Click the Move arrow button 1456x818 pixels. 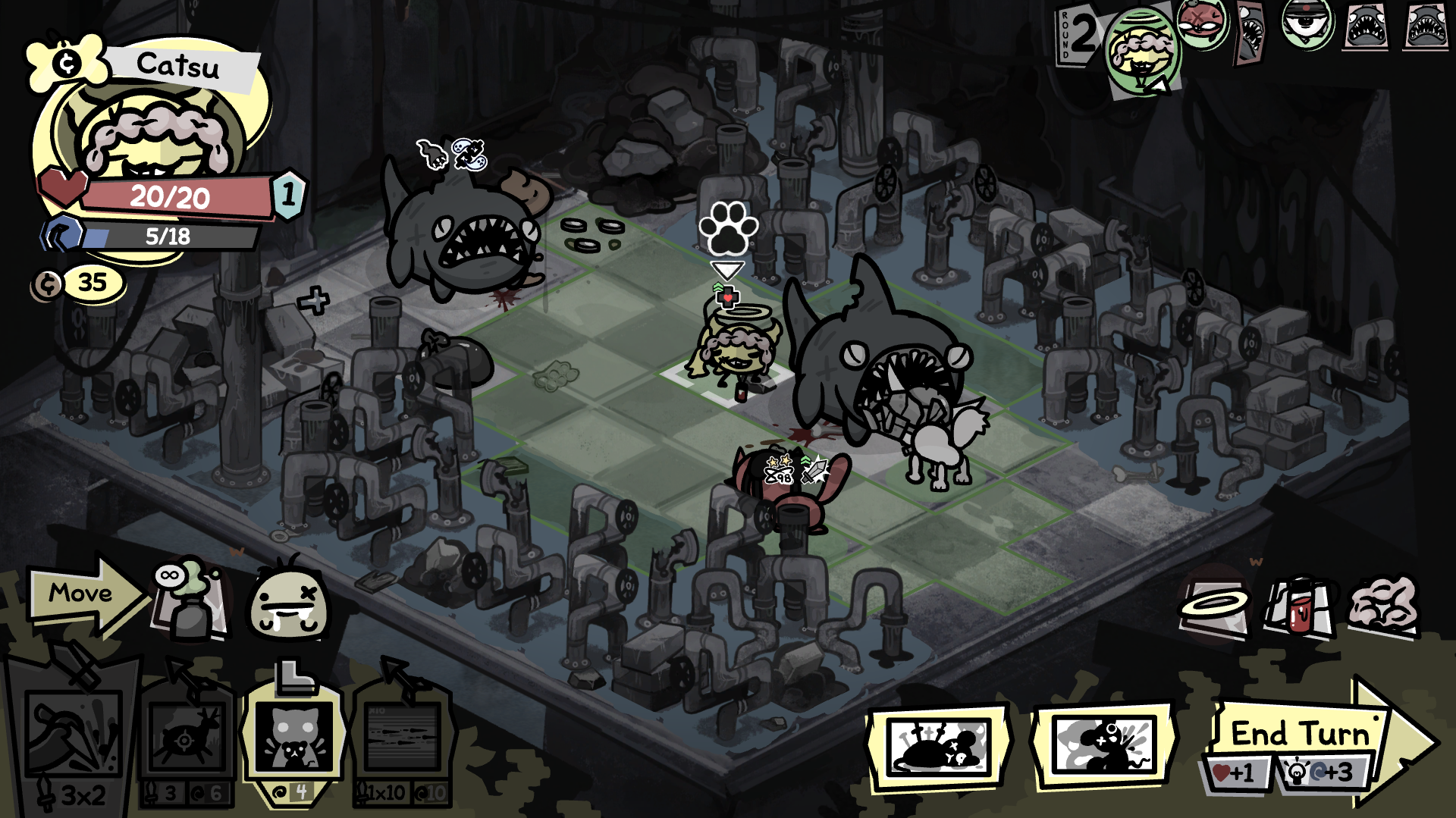point(82,594)
